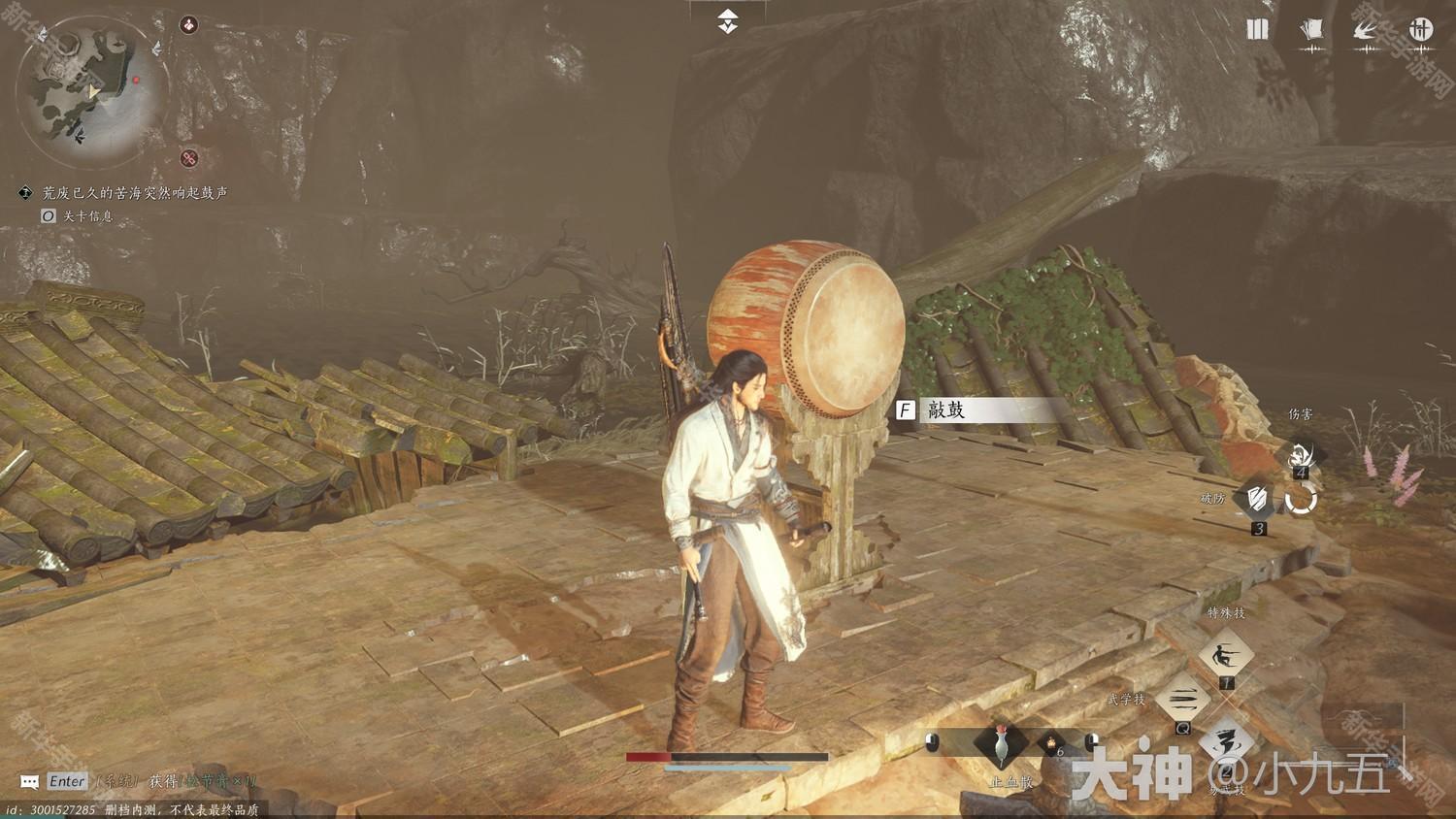Click the book icon in top bar
Screen dimensions: 1456x819
[x=1257, y=30]
